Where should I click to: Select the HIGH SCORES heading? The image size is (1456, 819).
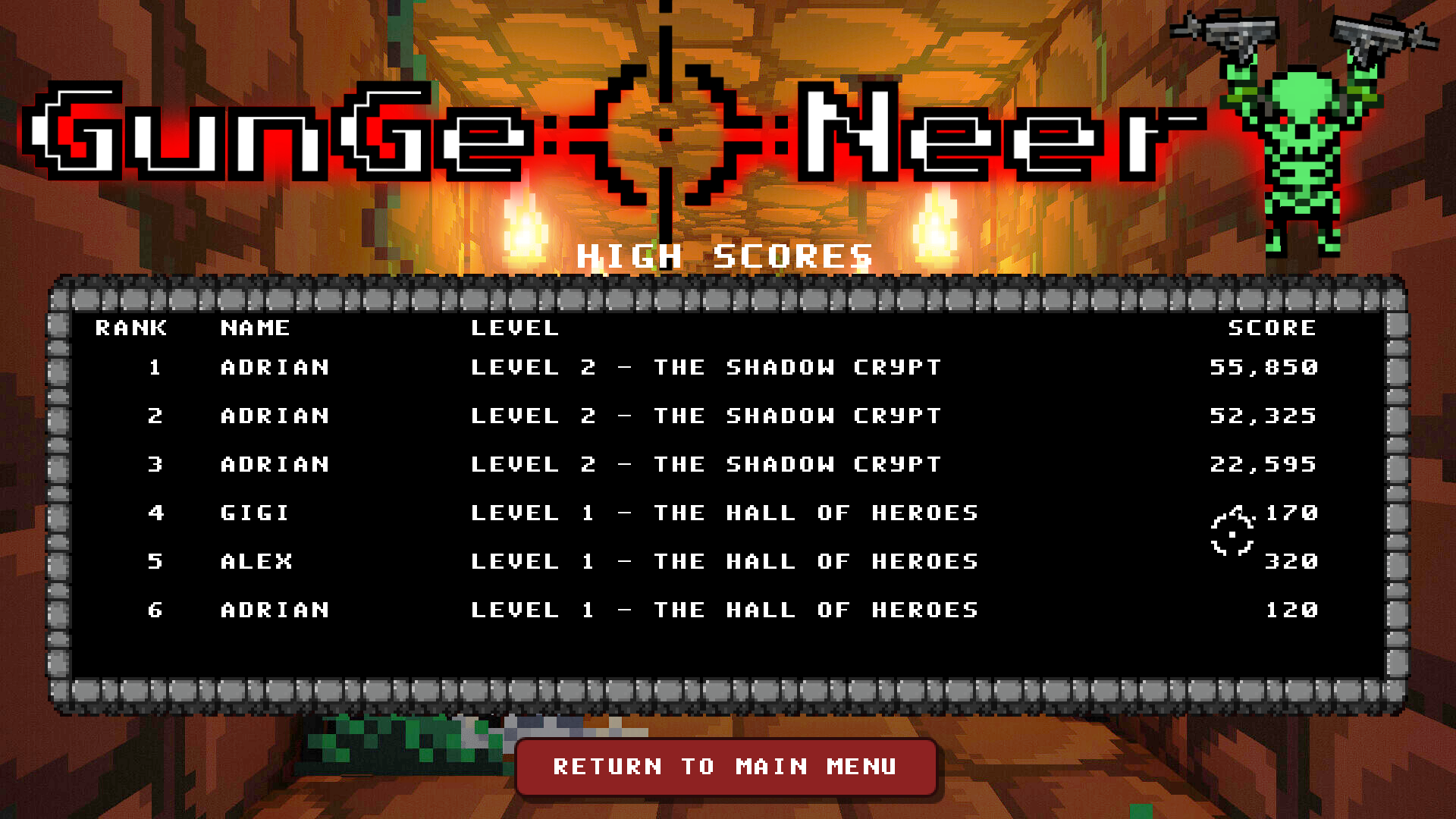(726, 256)
